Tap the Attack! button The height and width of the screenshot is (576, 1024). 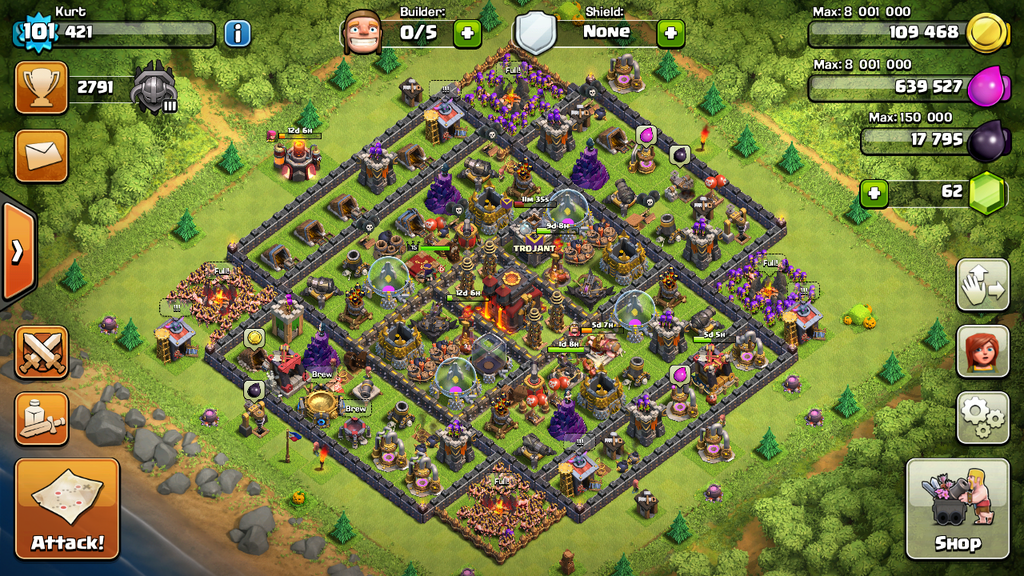coord(67,508)
